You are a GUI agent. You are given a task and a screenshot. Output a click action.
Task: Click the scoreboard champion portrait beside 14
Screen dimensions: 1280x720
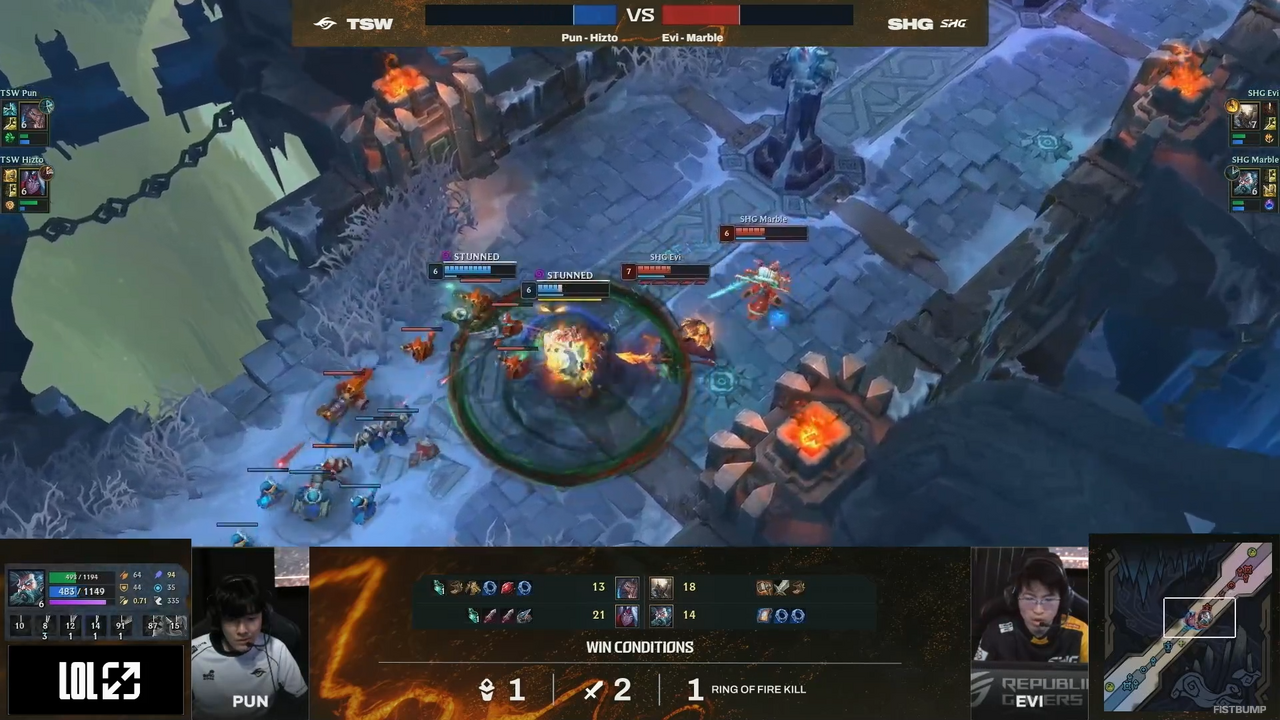click(661, 616)
